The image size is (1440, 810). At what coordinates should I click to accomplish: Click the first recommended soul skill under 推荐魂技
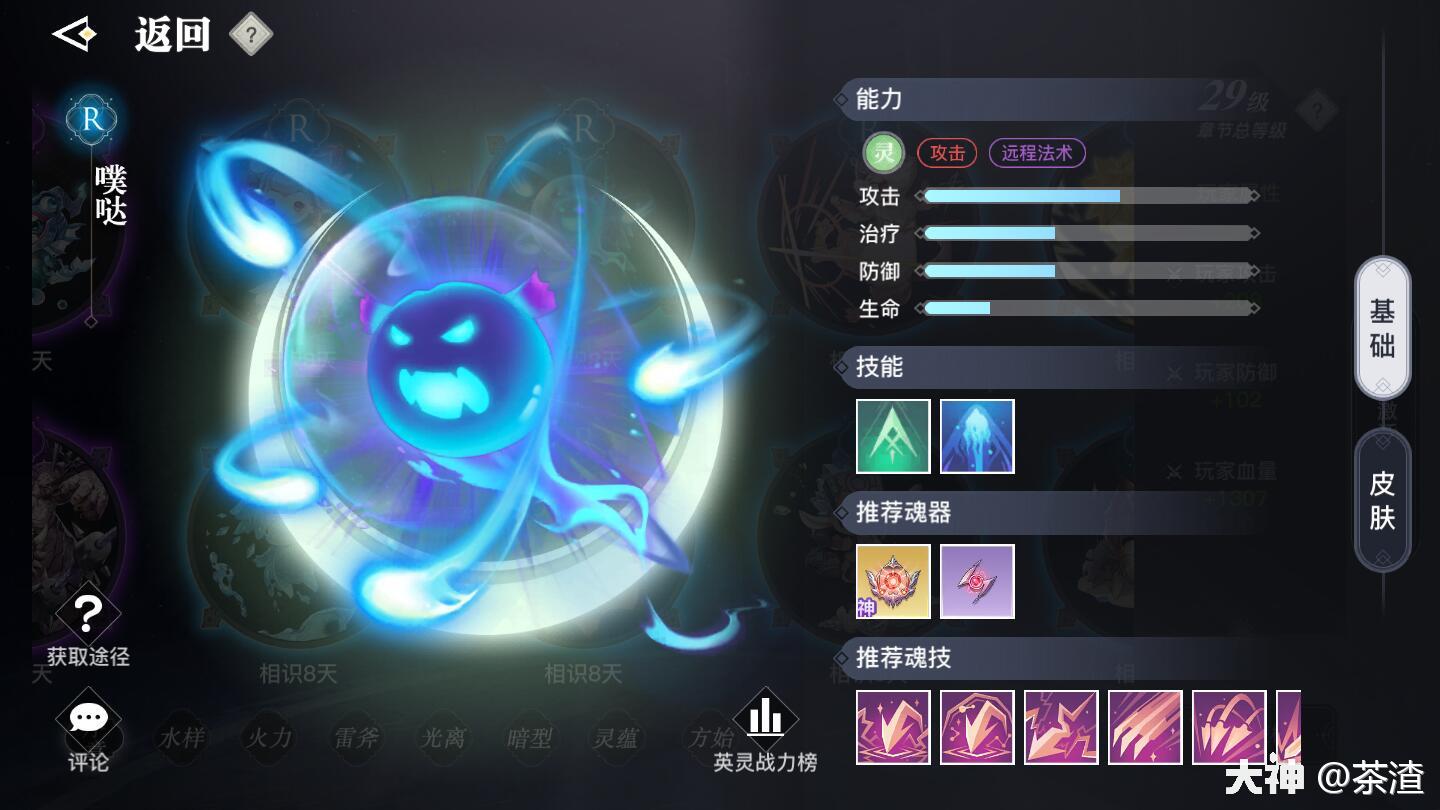point(893,727)
